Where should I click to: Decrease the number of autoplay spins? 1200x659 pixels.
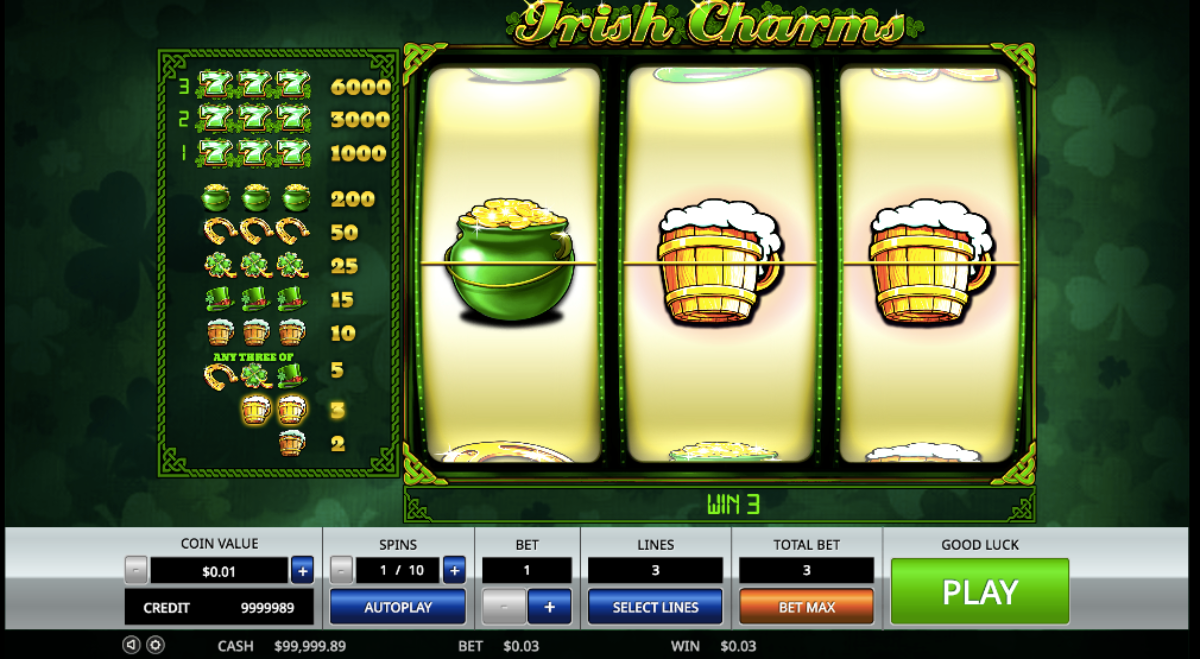point(342,571)
